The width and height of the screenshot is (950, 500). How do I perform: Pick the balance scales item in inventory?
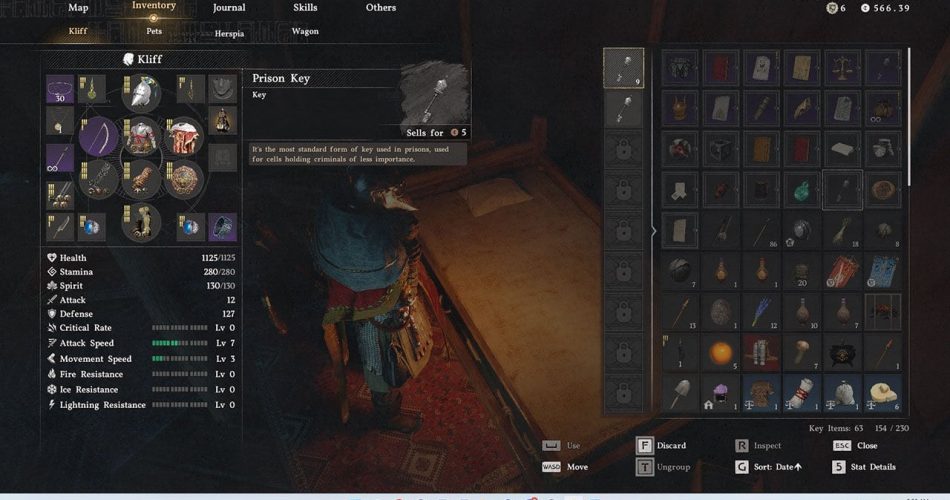tap(842, 69)
